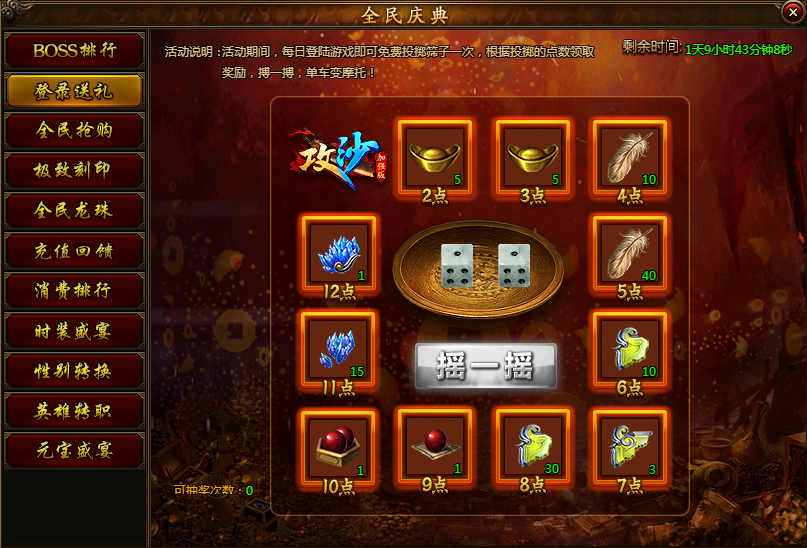
Task: Open the 消费排行 tab
Action: (x=74, y=290)
